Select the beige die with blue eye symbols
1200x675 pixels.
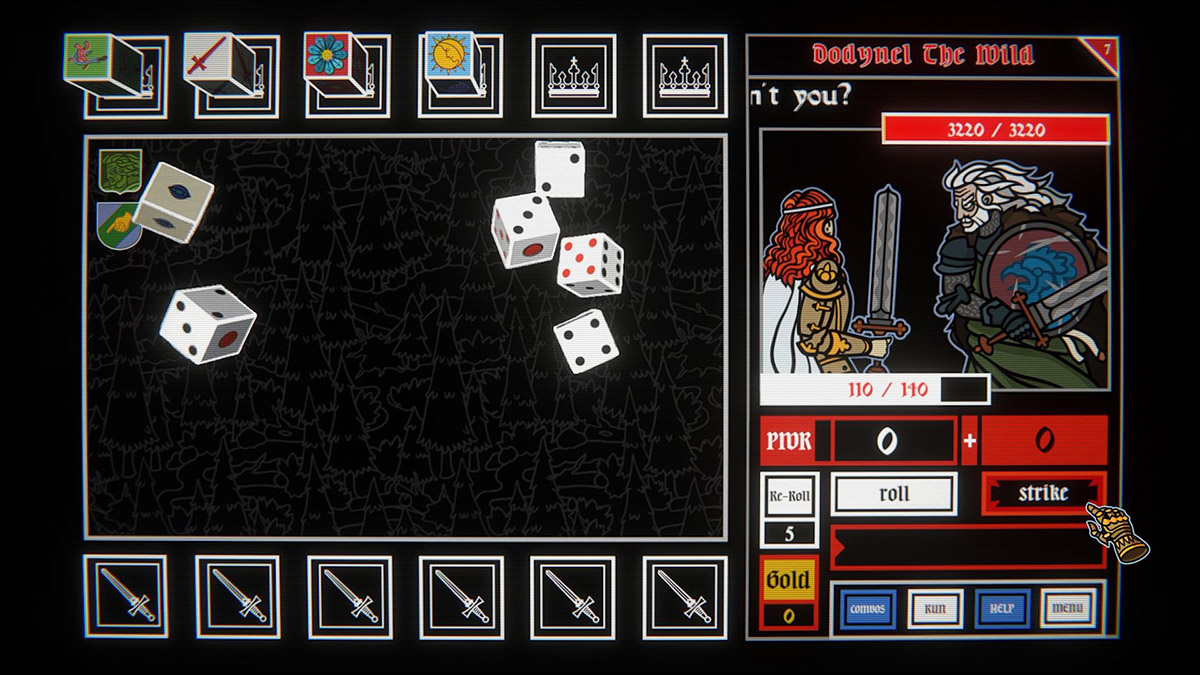(x=174, y=200)
